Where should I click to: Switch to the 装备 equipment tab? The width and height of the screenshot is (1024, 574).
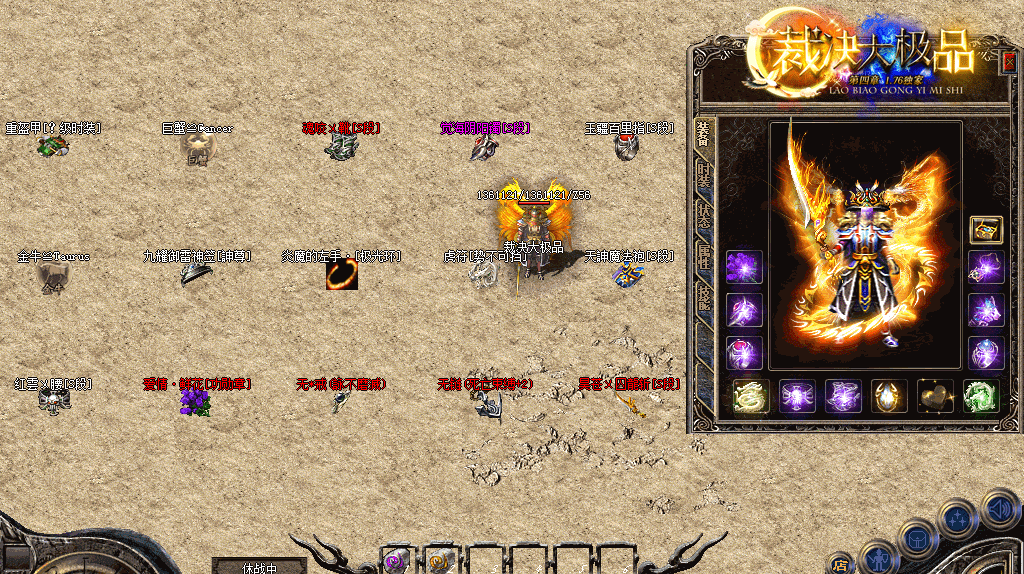[x=703, y=133]
